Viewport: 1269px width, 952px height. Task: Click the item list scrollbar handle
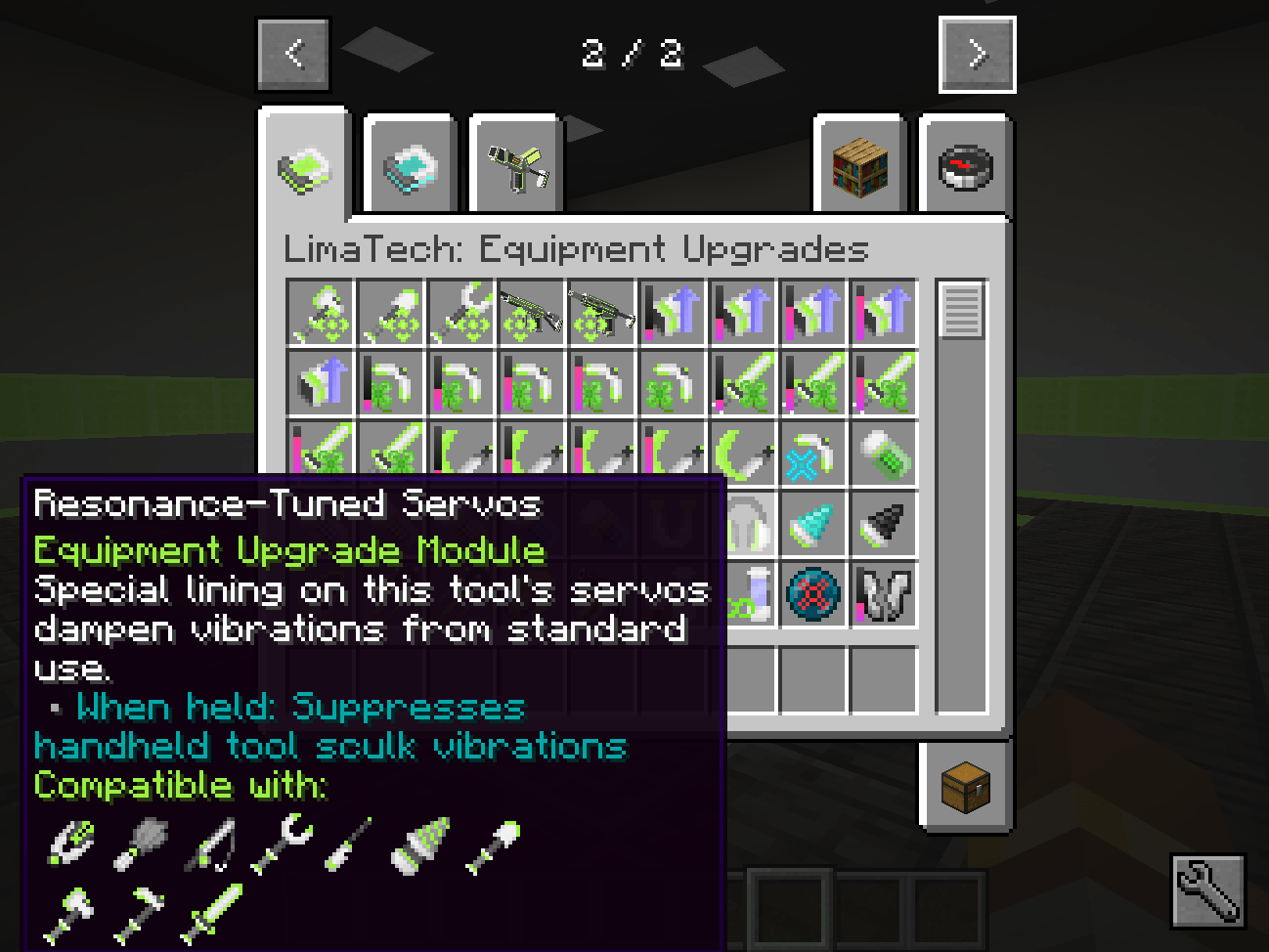coord(962,310)
